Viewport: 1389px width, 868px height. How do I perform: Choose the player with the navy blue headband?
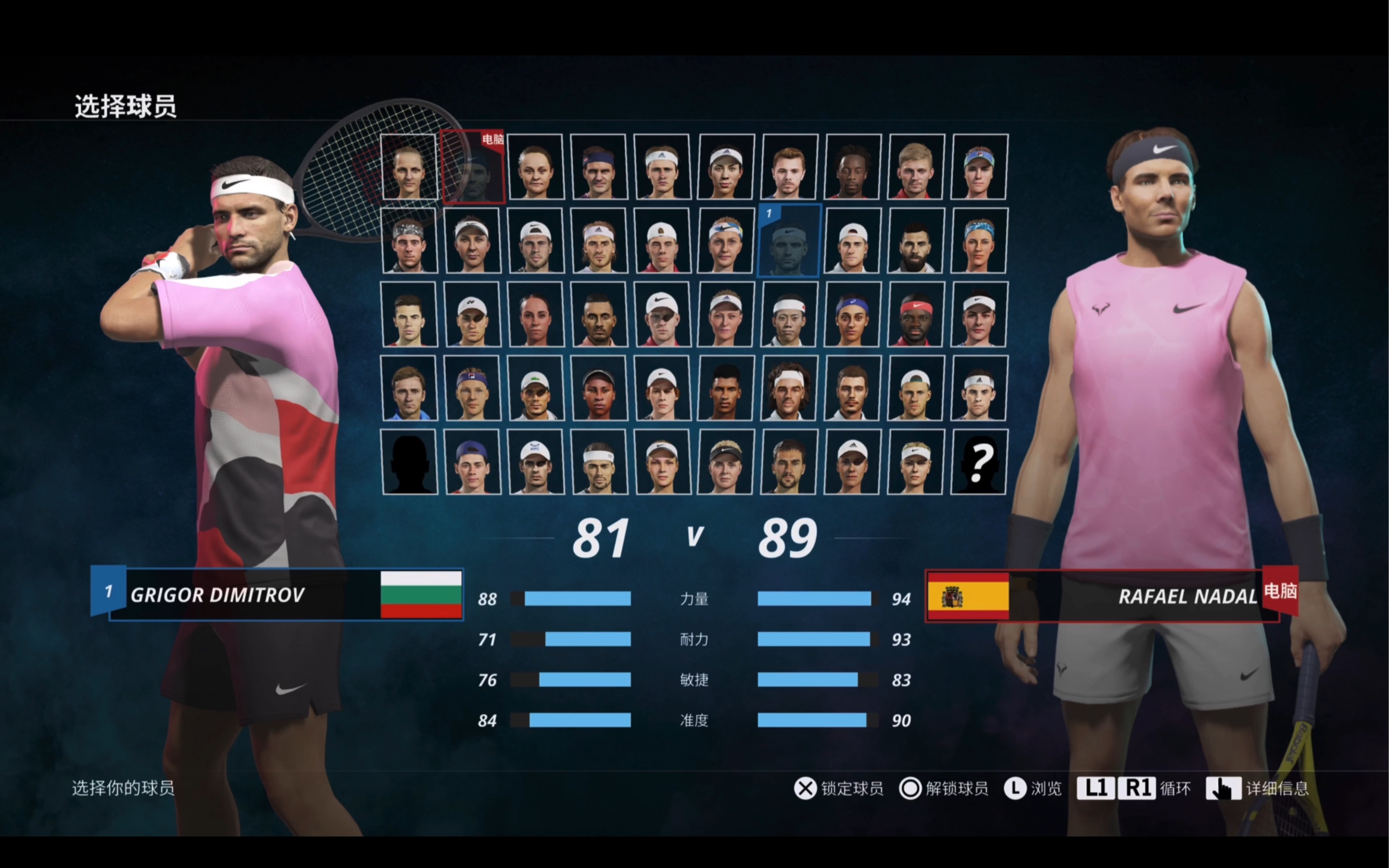coord(599,167)
